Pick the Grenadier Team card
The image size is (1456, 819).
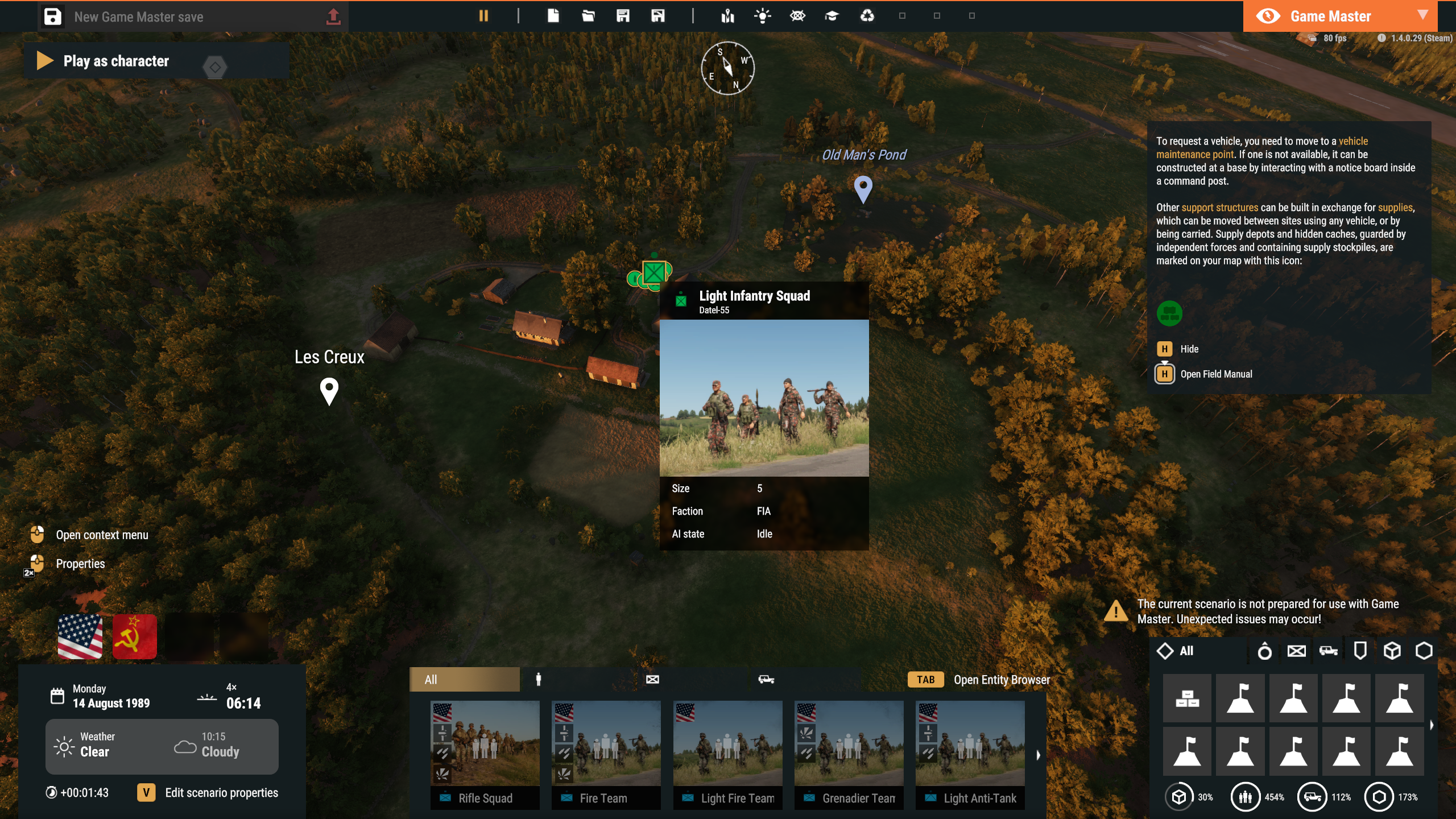coord(849,754)
